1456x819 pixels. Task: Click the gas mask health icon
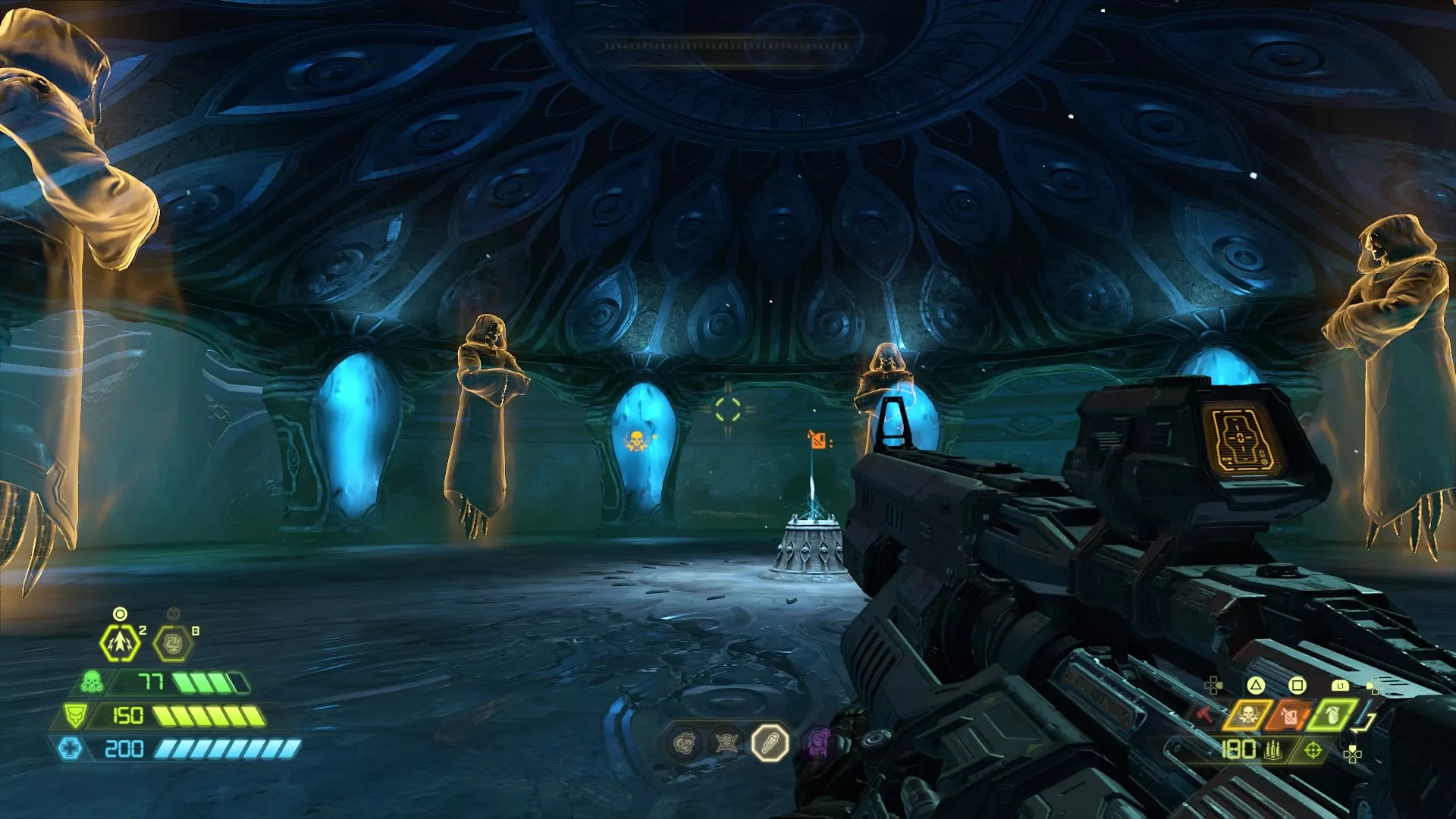coord(91,682)
